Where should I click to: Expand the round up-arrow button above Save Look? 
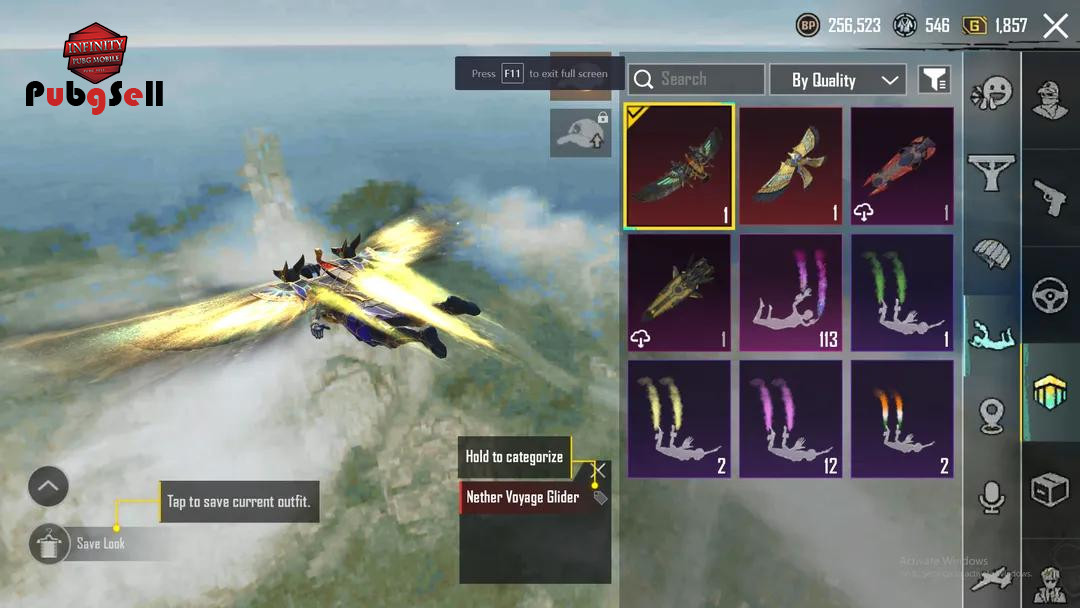[48, 487]
